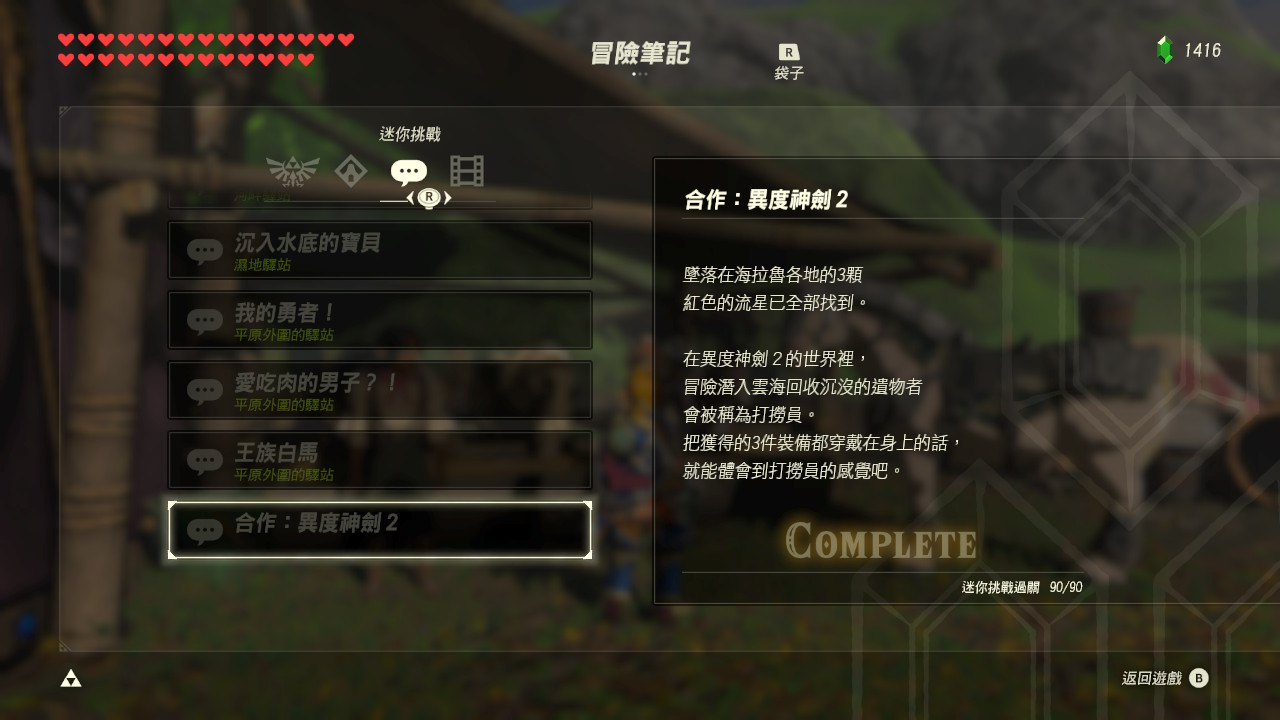The width and height of the screenshot is (1280, 720).
Task: Click the Complete stamp on quest details
Action: click(x=879, y=543)
